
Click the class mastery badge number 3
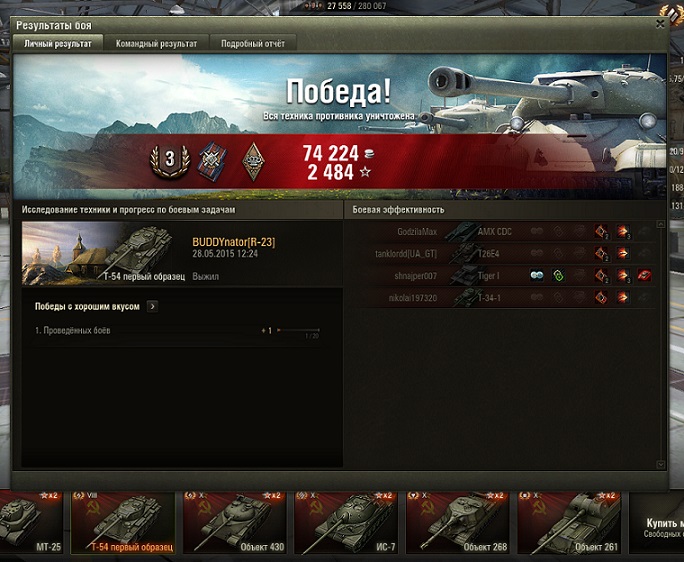[x=169, y=160]
